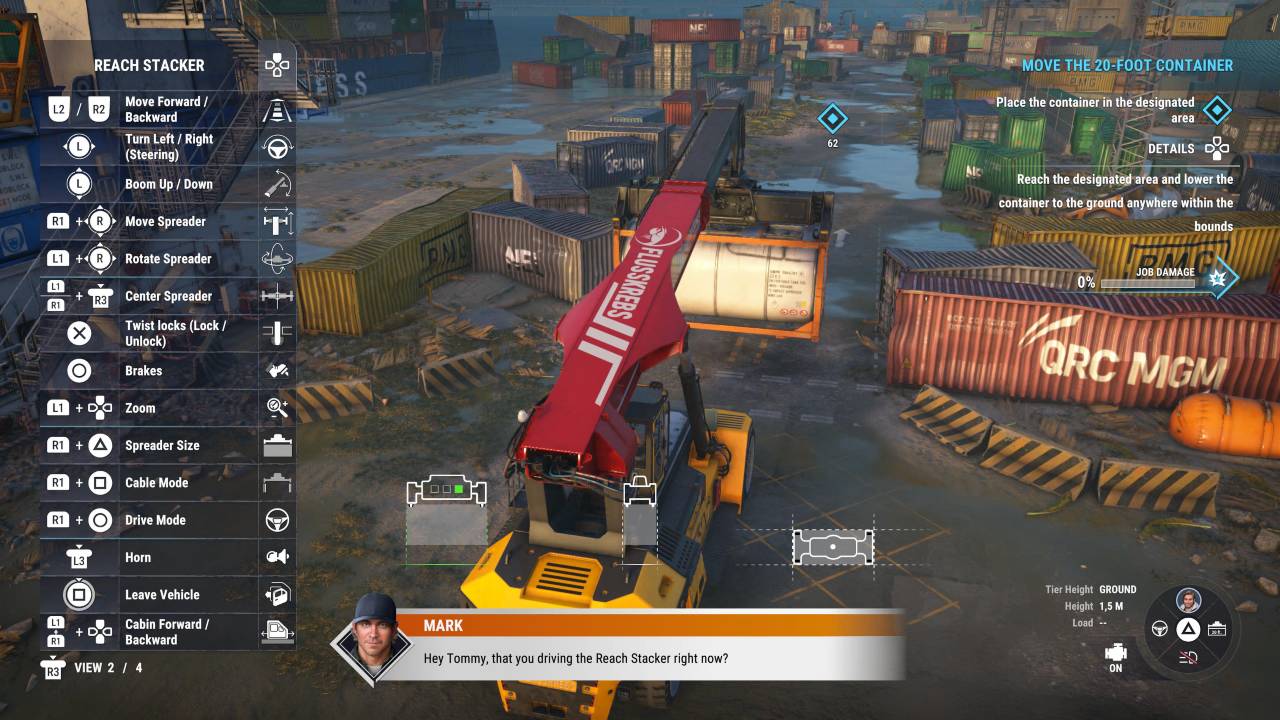This screenshot has height=720, width=1280.
Task: Select the driver portrait in radial wheel
Action: click(x=1188, y=601)
